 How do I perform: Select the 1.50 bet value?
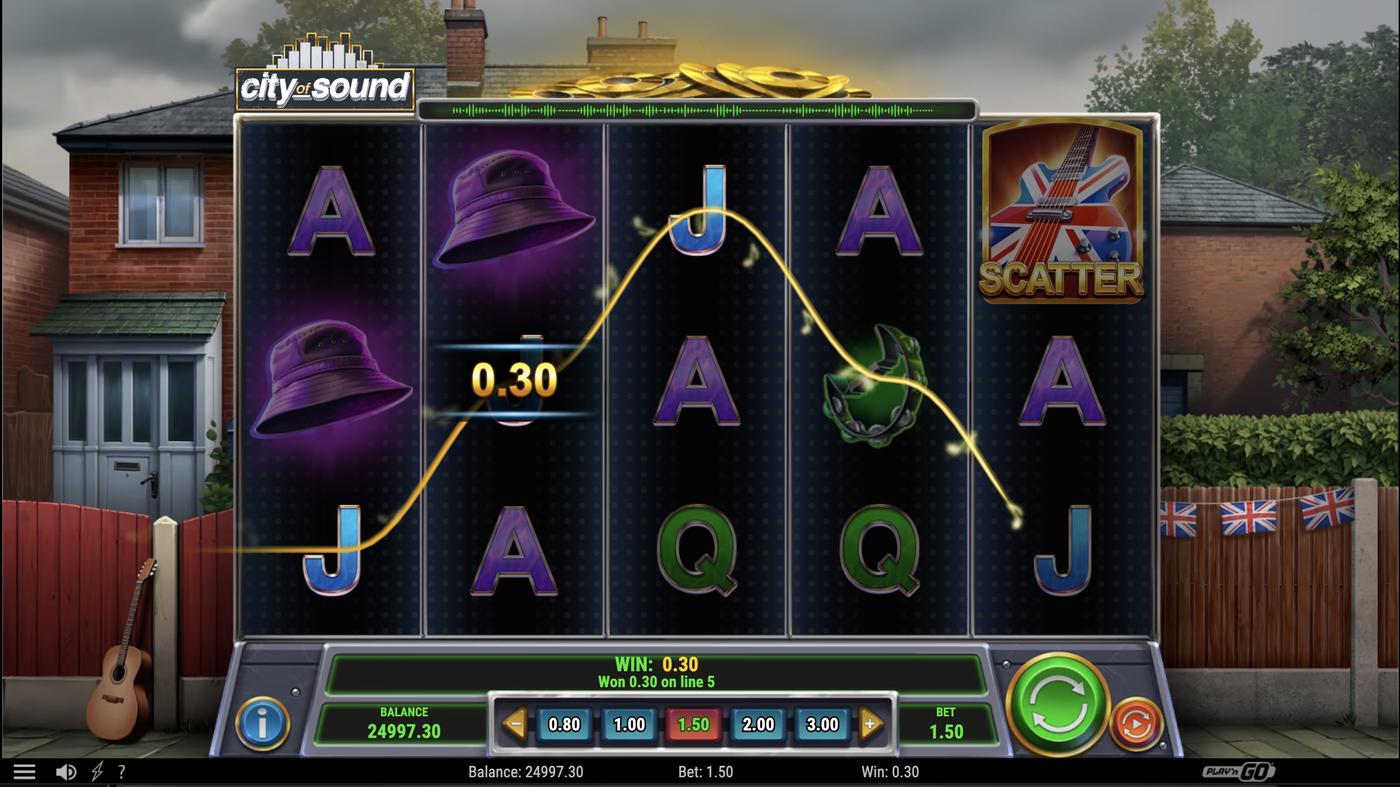pos(693,723)
